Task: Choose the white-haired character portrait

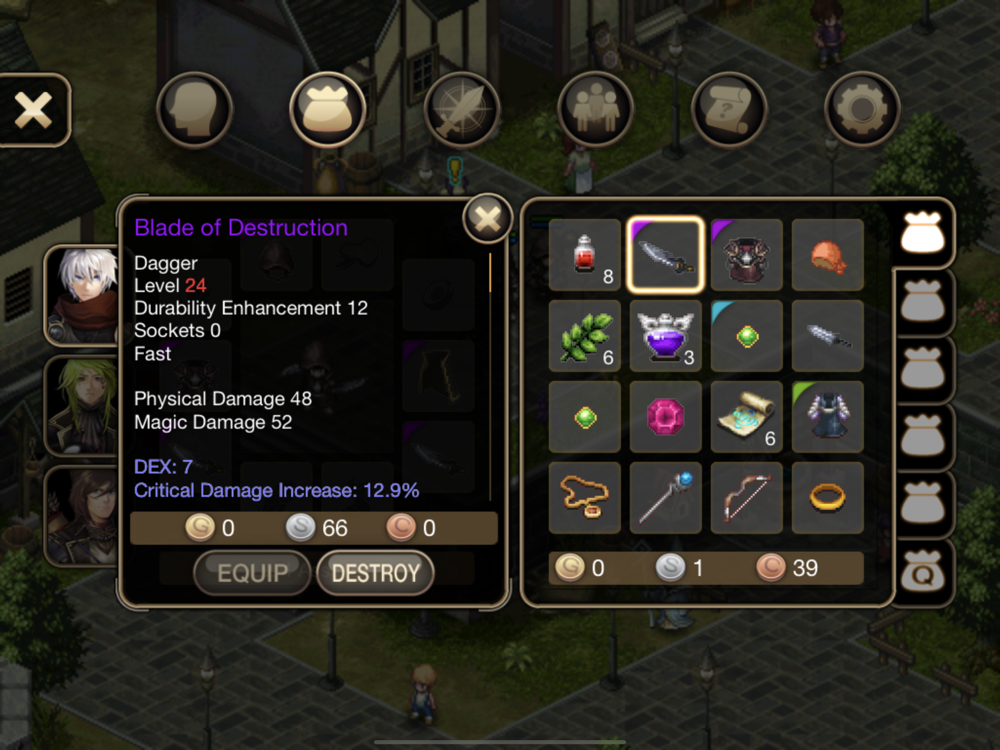Action: 82,295
